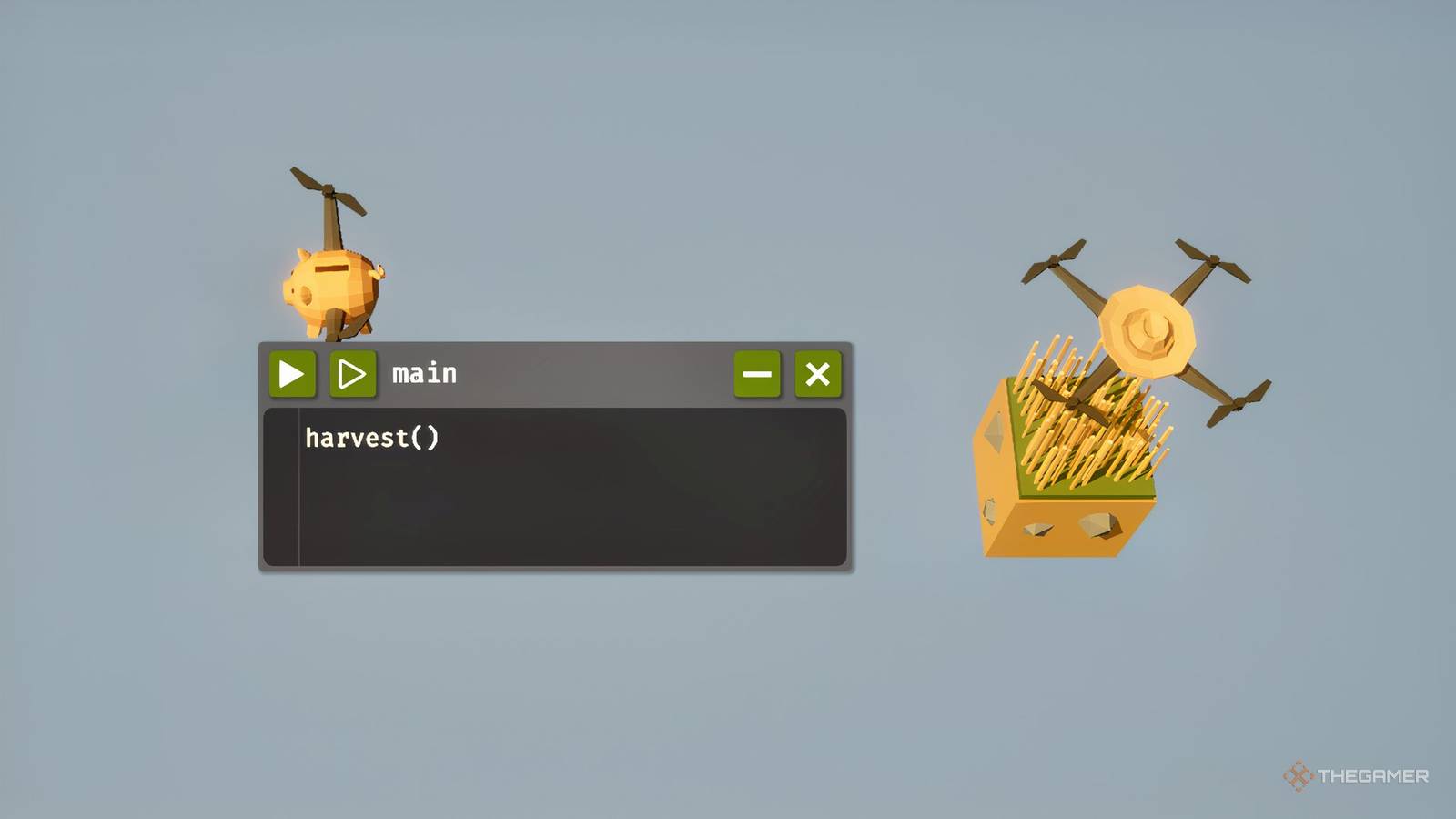Click the minimize icon on the main window
Viewport: 1456px width, 819px height.
pyautogui.click(x=756, y=372)
